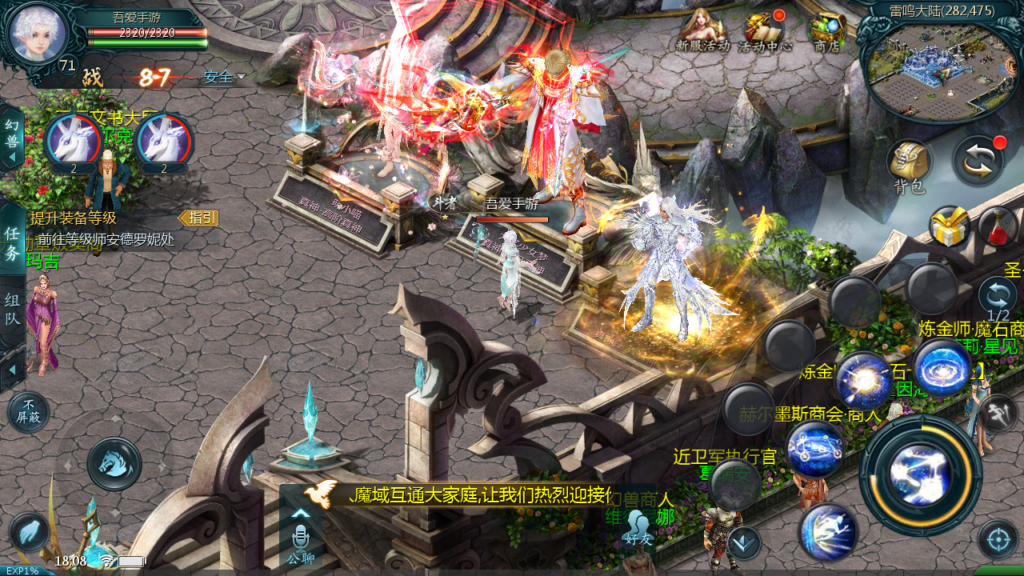Cast the blue starburst explosion skill

[863, 379]
